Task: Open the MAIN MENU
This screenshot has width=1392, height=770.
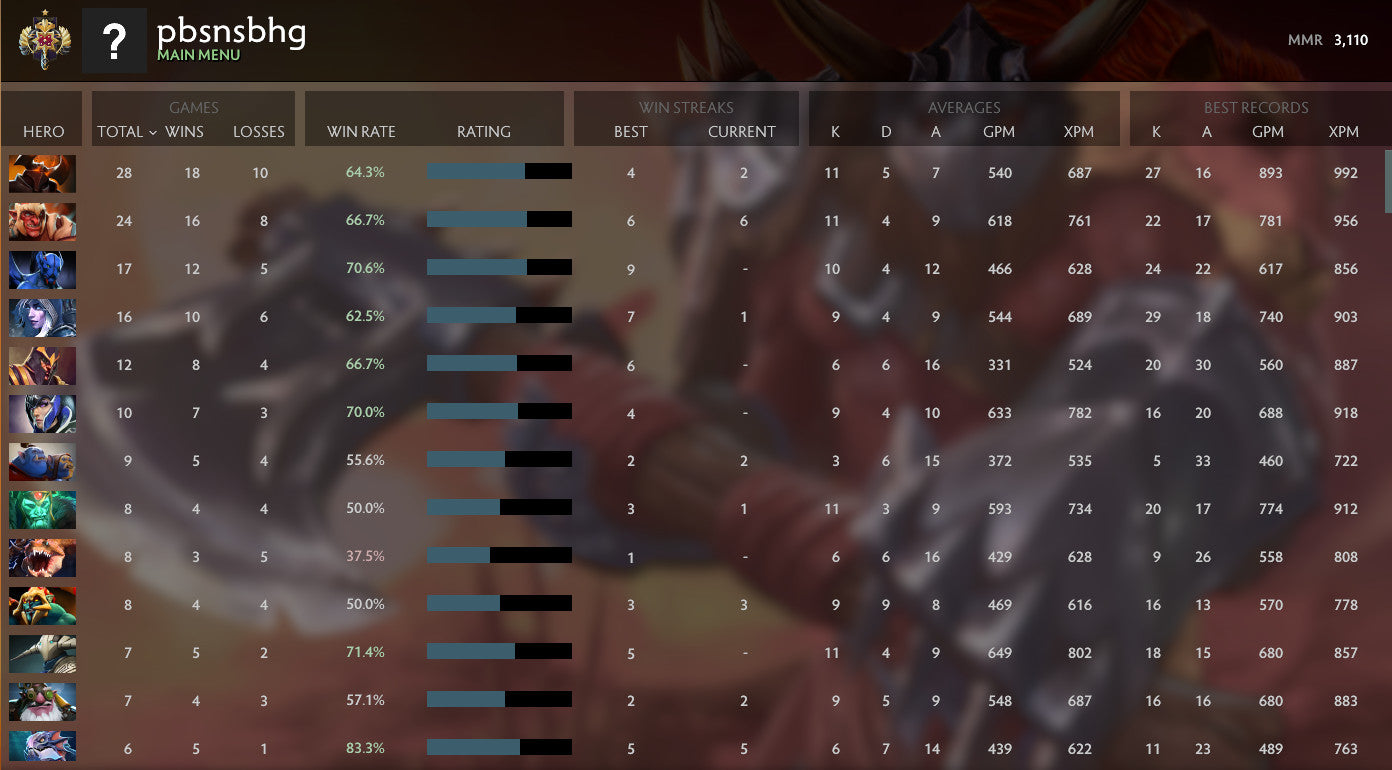Action: (195, 56)
